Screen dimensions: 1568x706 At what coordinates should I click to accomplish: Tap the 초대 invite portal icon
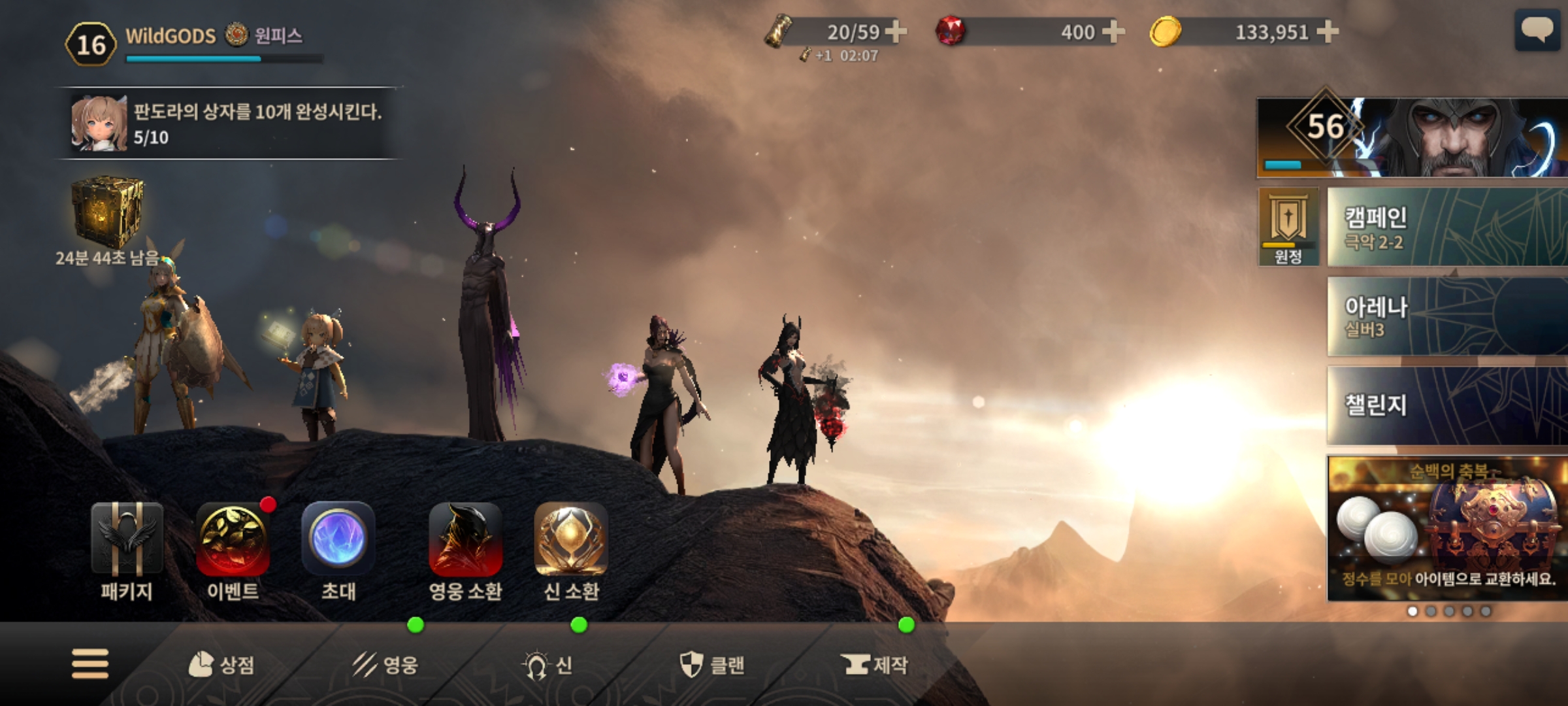click(x=338, y=550)
